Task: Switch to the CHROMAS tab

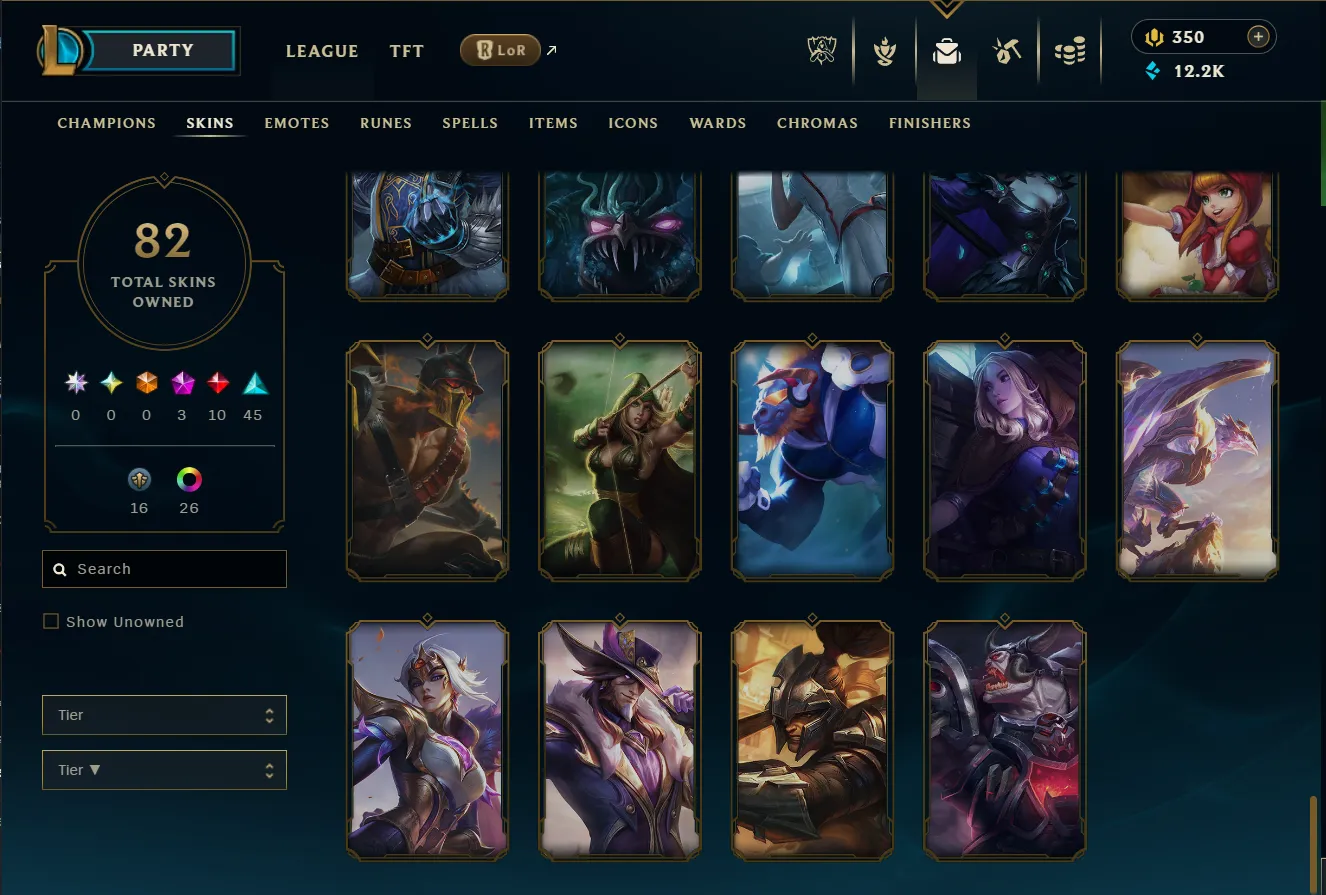Action: 817,123
